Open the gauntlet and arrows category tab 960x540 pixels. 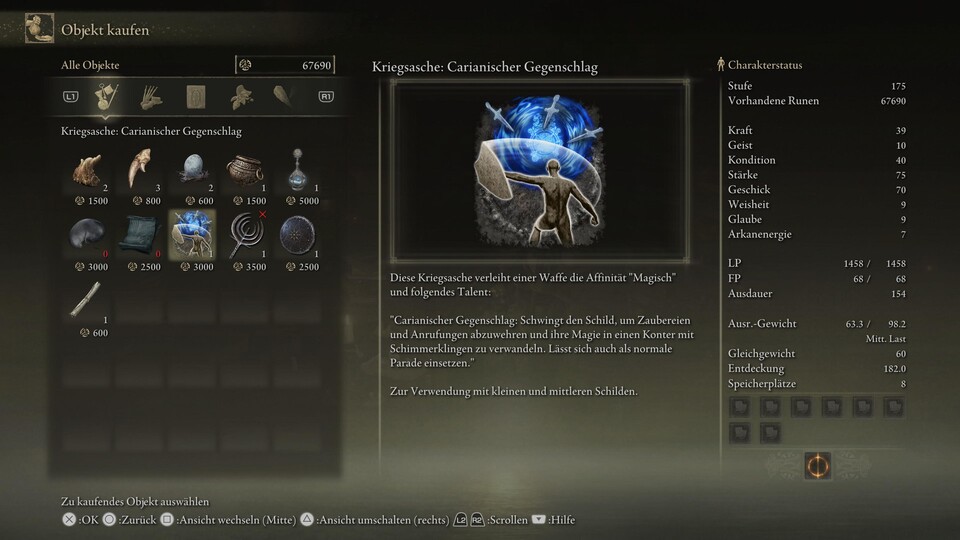point(150,97)
